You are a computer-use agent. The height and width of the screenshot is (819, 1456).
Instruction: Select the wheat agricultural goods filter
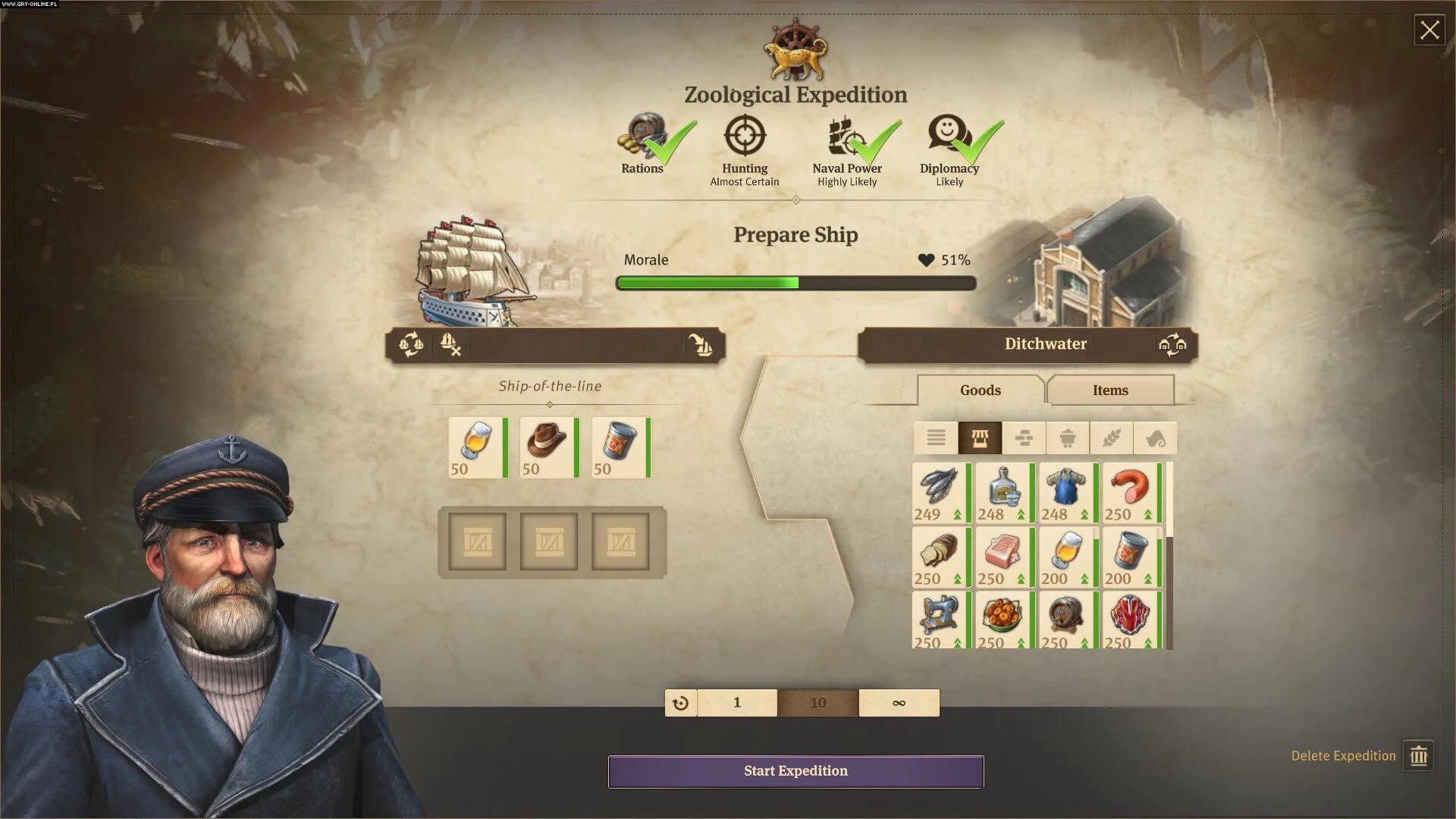point(1111,438)
